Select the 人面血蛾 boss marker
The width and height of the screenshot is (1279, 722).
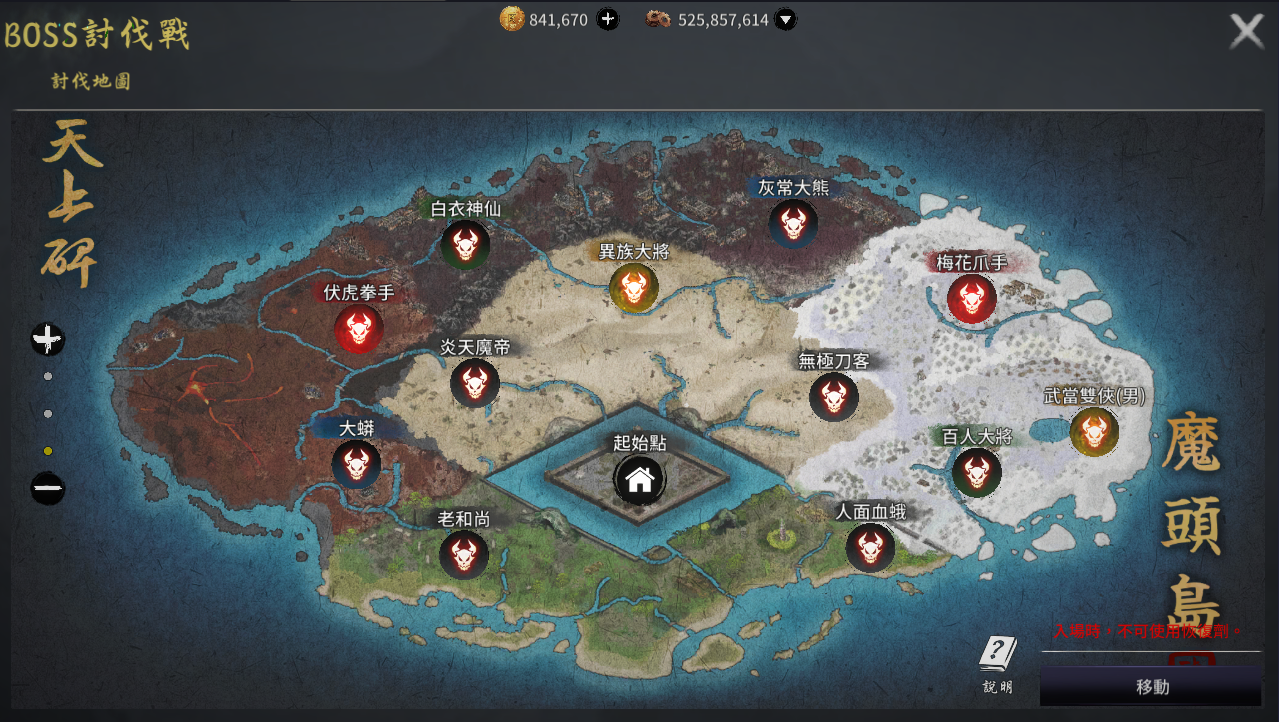click(870, 547)
